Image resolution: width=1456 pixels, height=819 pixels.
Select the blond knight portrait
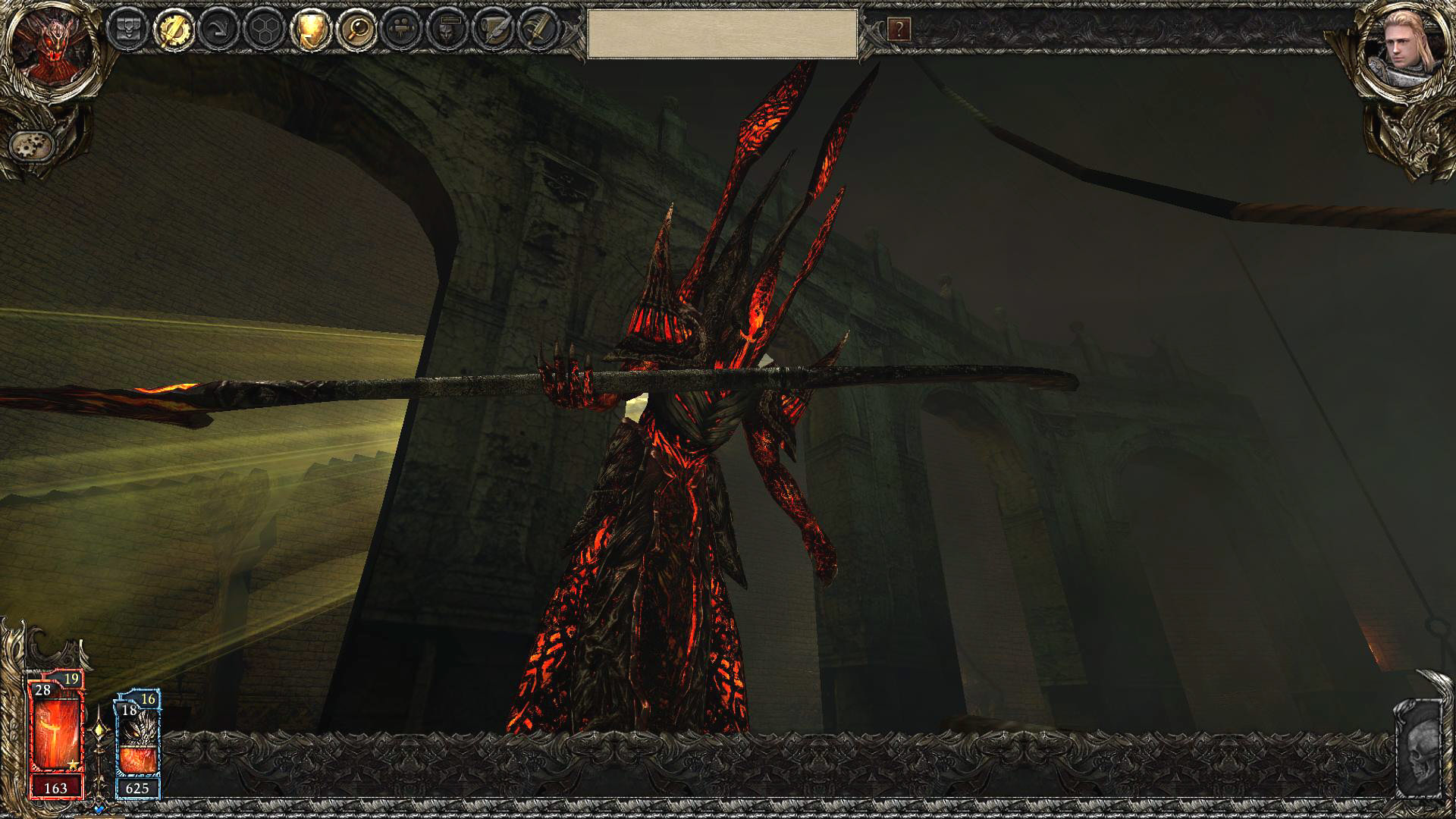[1404, 47]
